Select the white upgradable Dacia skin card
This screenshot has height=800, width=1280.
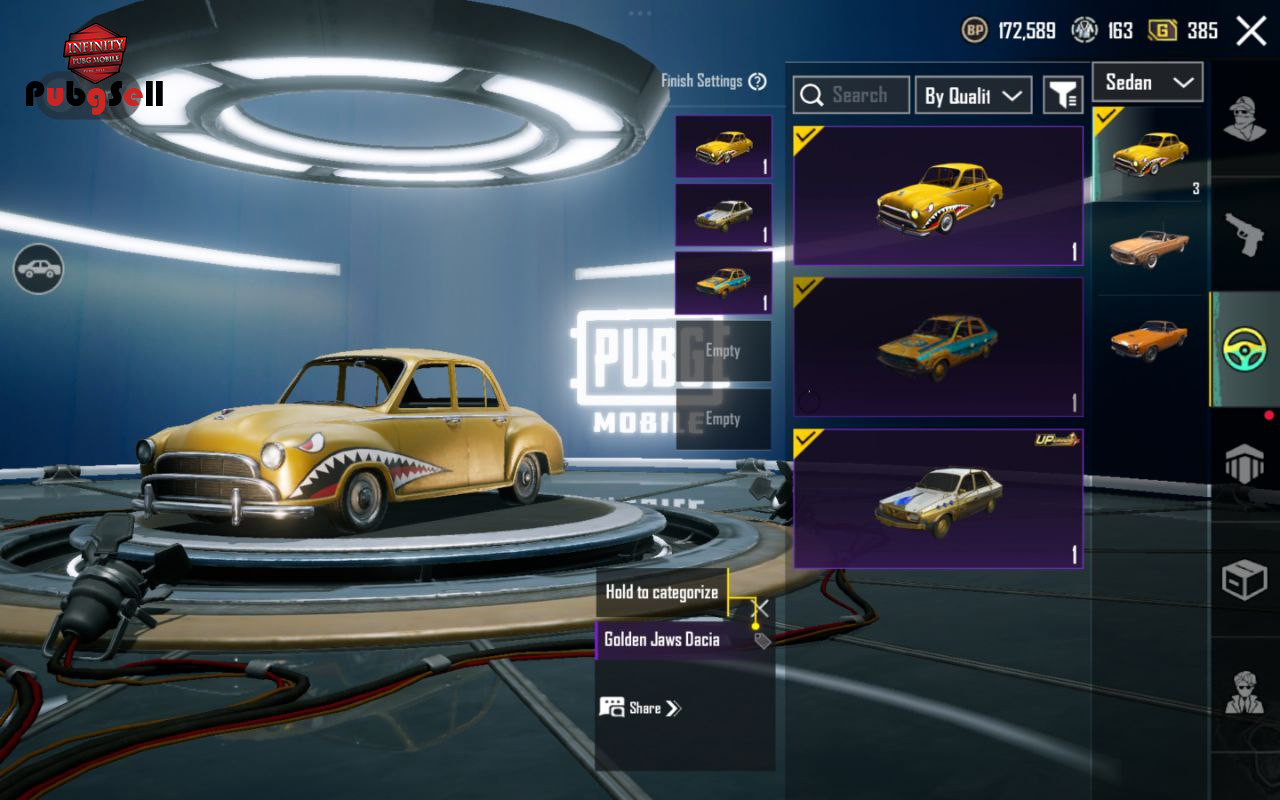[938, 498]
